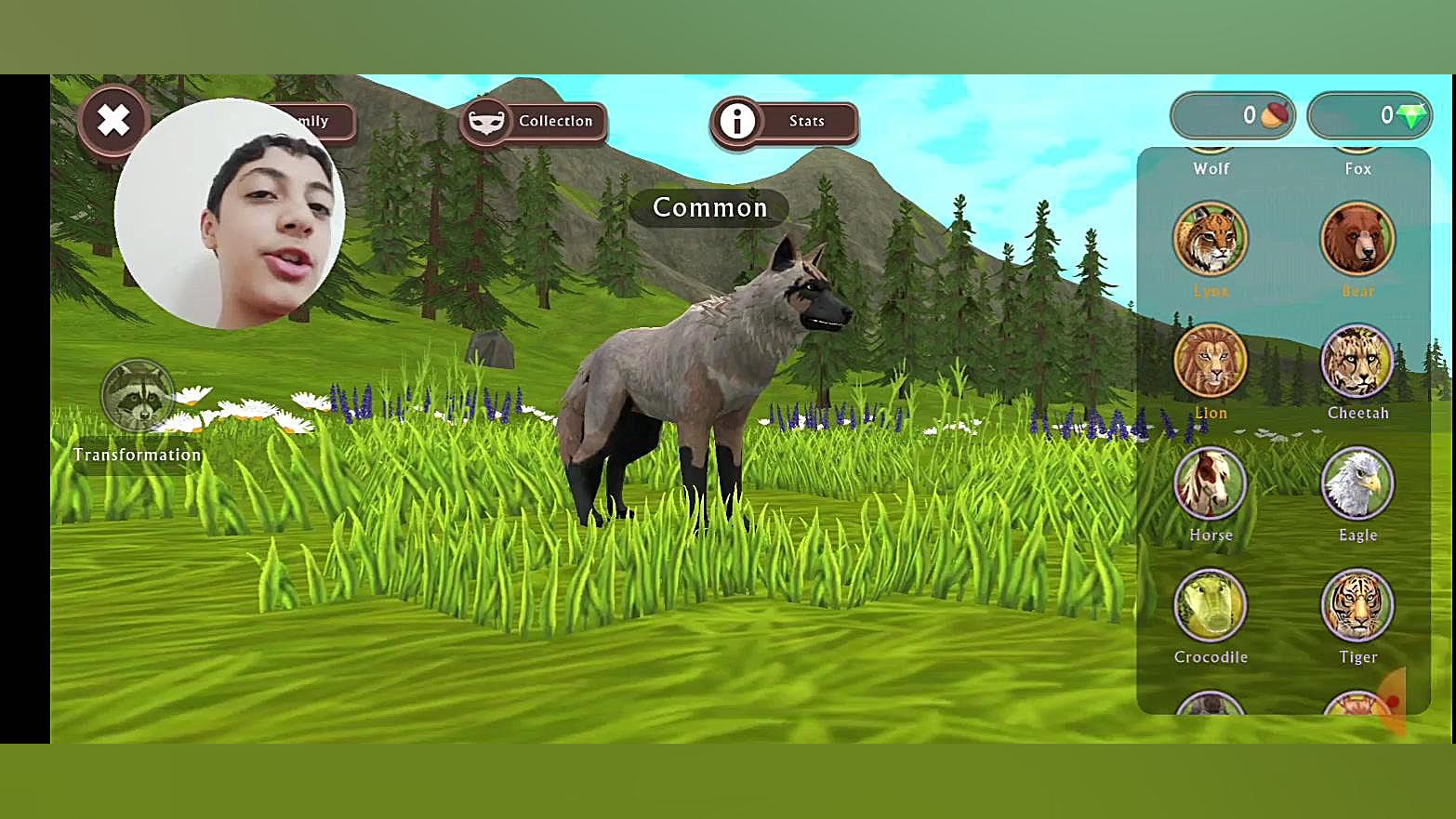The image size is (1456, 819).
Task: Select the Eagle animal
Action: (1357, 483)
